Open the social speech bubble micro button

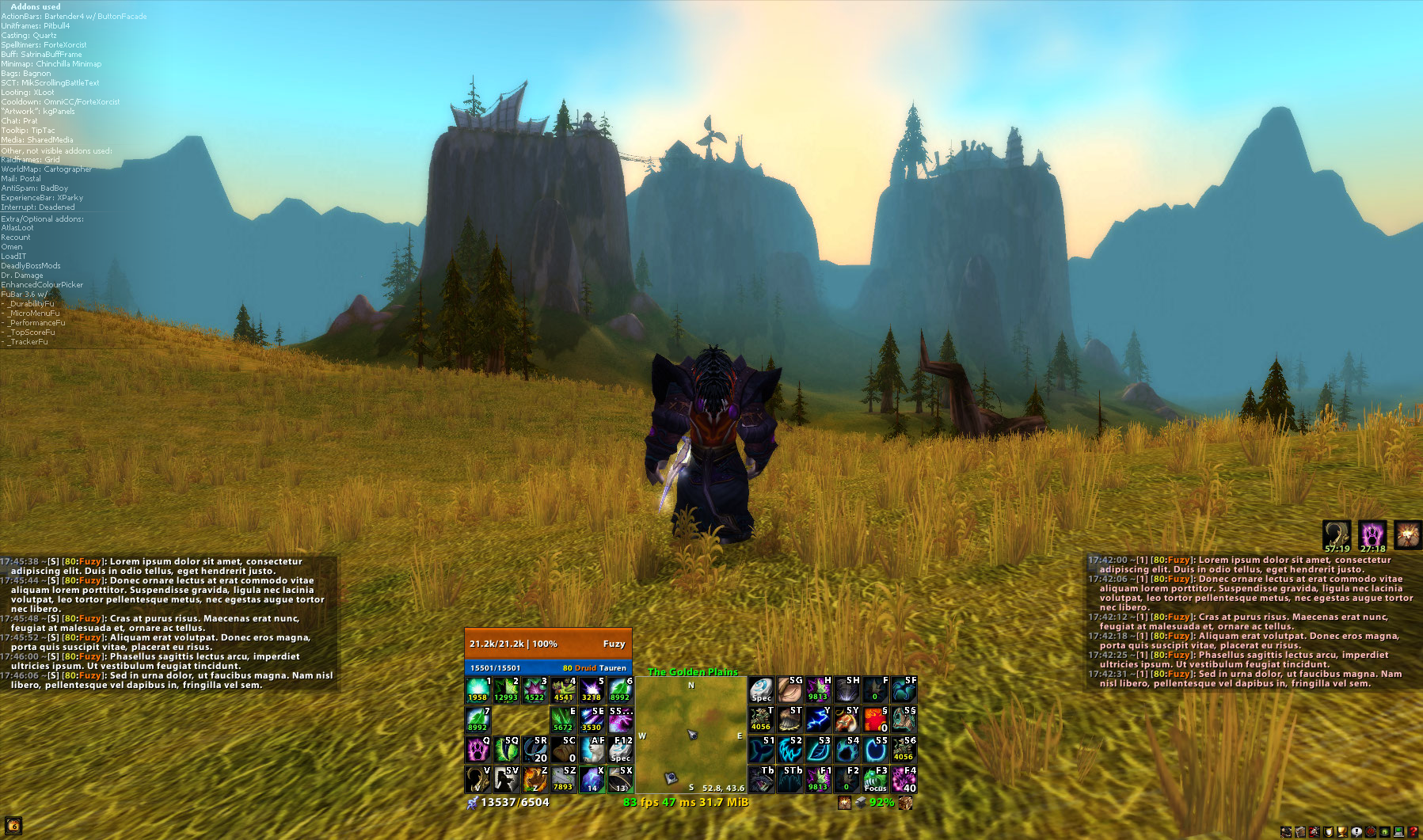coord(1356,832)
